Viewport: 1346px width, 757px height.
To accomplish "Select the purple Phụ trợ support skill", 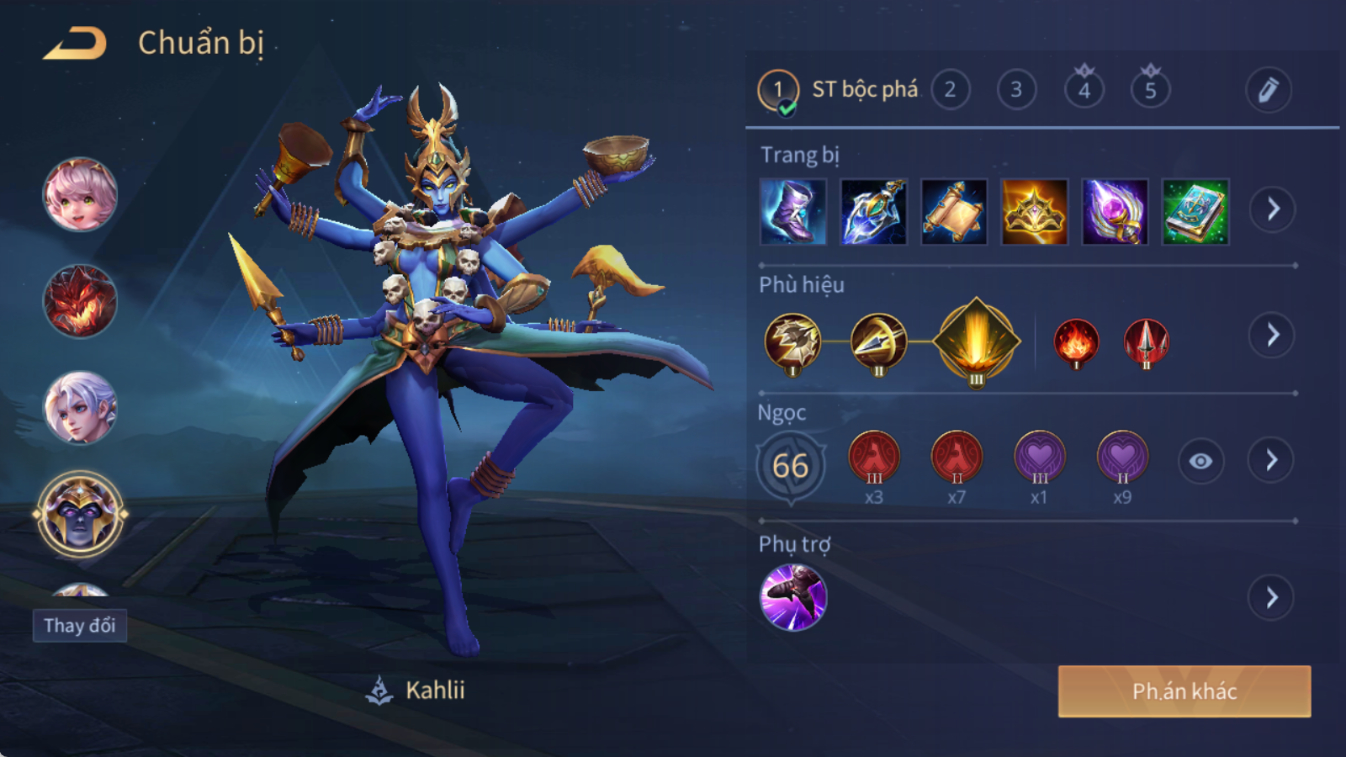I will [793, 598].
